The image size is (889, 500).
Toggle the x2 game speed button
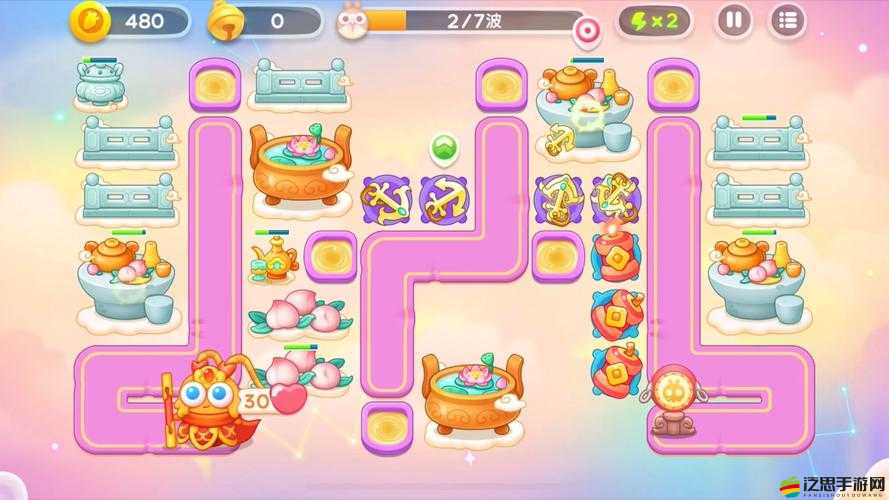654,19
